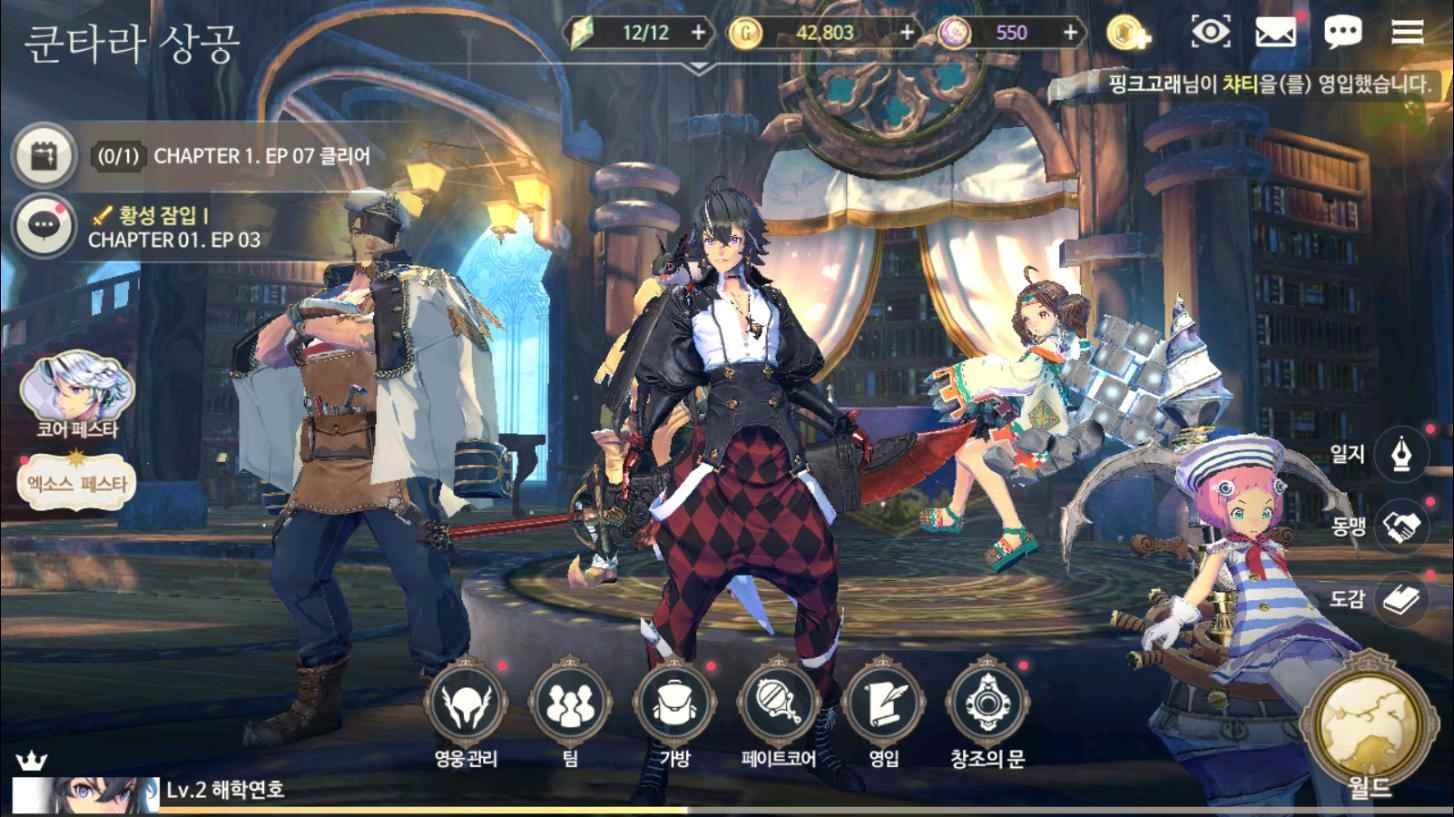Expand the hamburger menu
Image resolution: width=1454 pixels, height=817 pixels.
pyautogui.click(x=1404, y=33)
